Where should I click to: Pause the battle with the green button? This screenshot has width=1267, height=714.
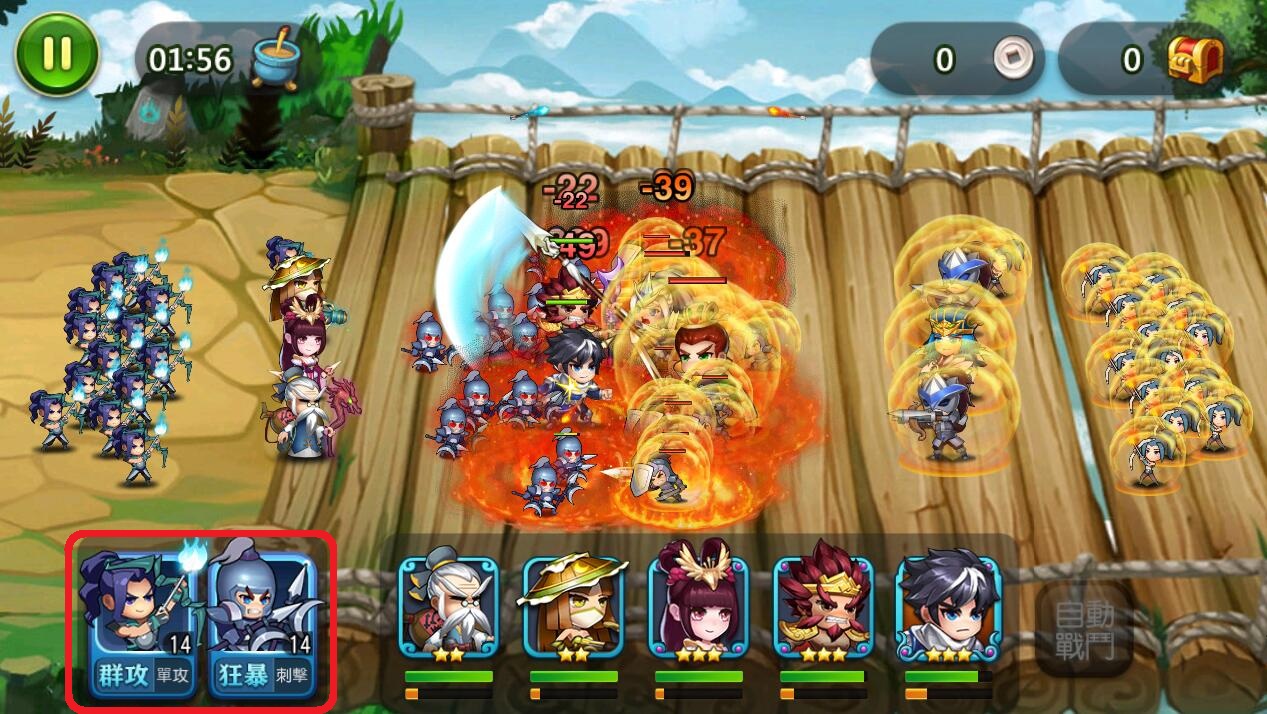tap(57, 54)
